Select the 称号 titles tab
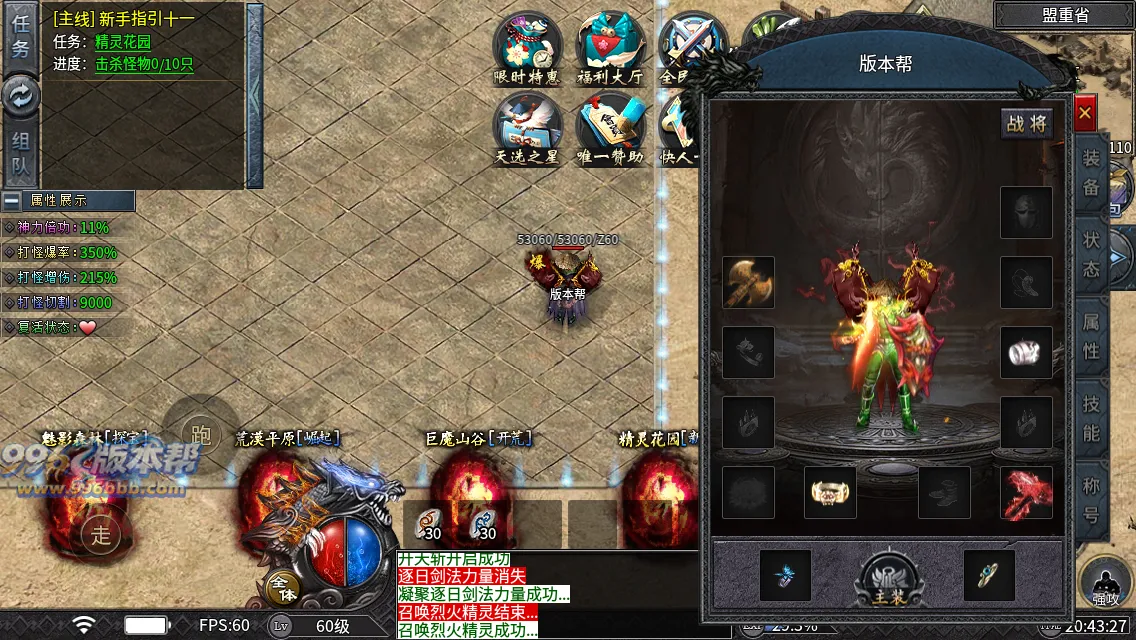Viewport: 1136px width, 640px height. [1091, 500]
